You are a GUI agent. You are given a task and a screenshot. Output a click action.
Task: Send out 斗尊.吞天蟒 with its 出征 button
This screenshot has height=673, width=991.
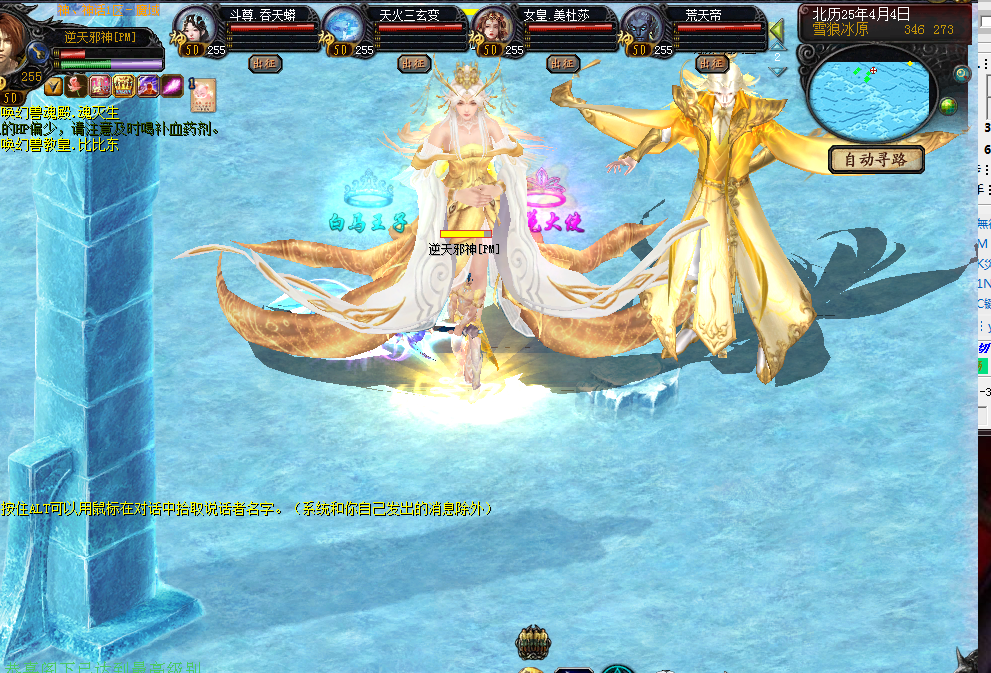tap(264, 63)
